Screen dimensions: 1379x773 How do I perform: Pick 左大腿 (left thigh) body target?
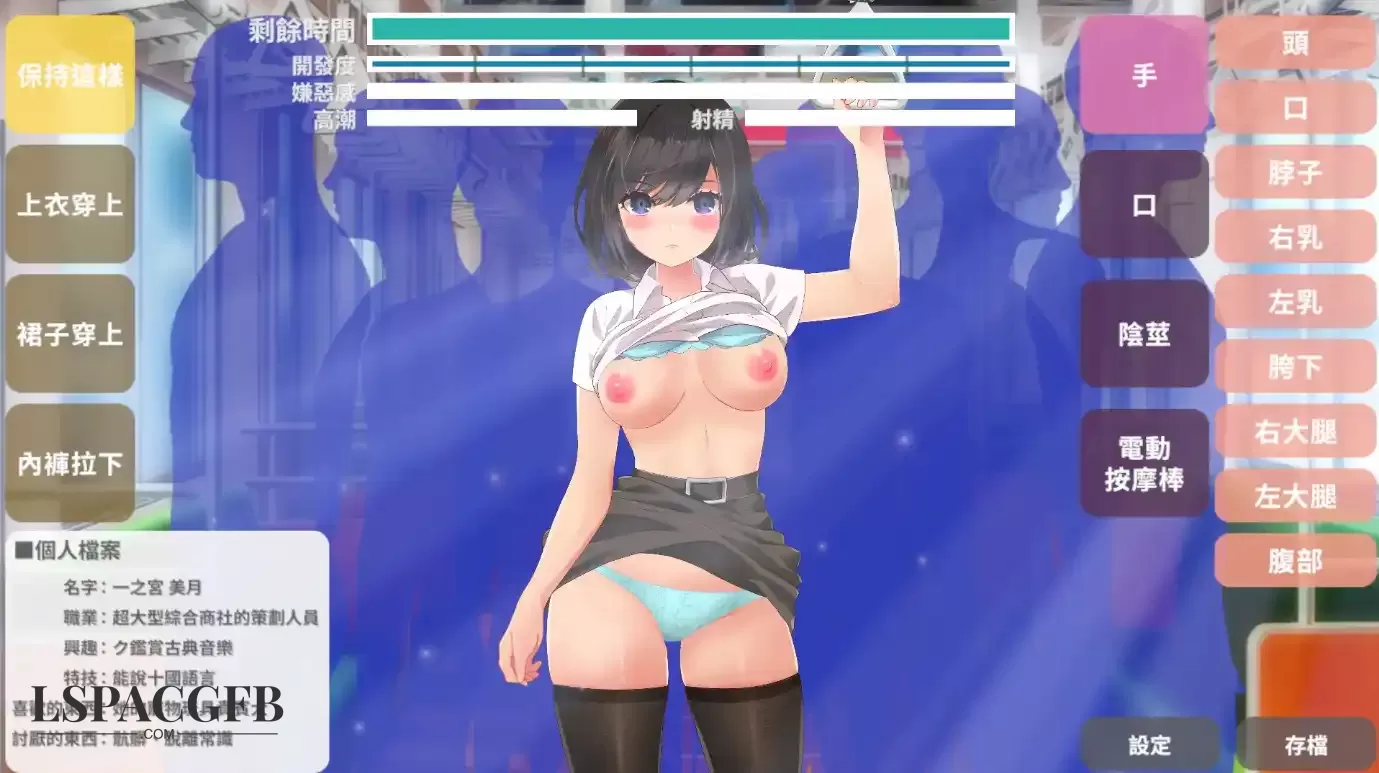[x=1295, y=497]
